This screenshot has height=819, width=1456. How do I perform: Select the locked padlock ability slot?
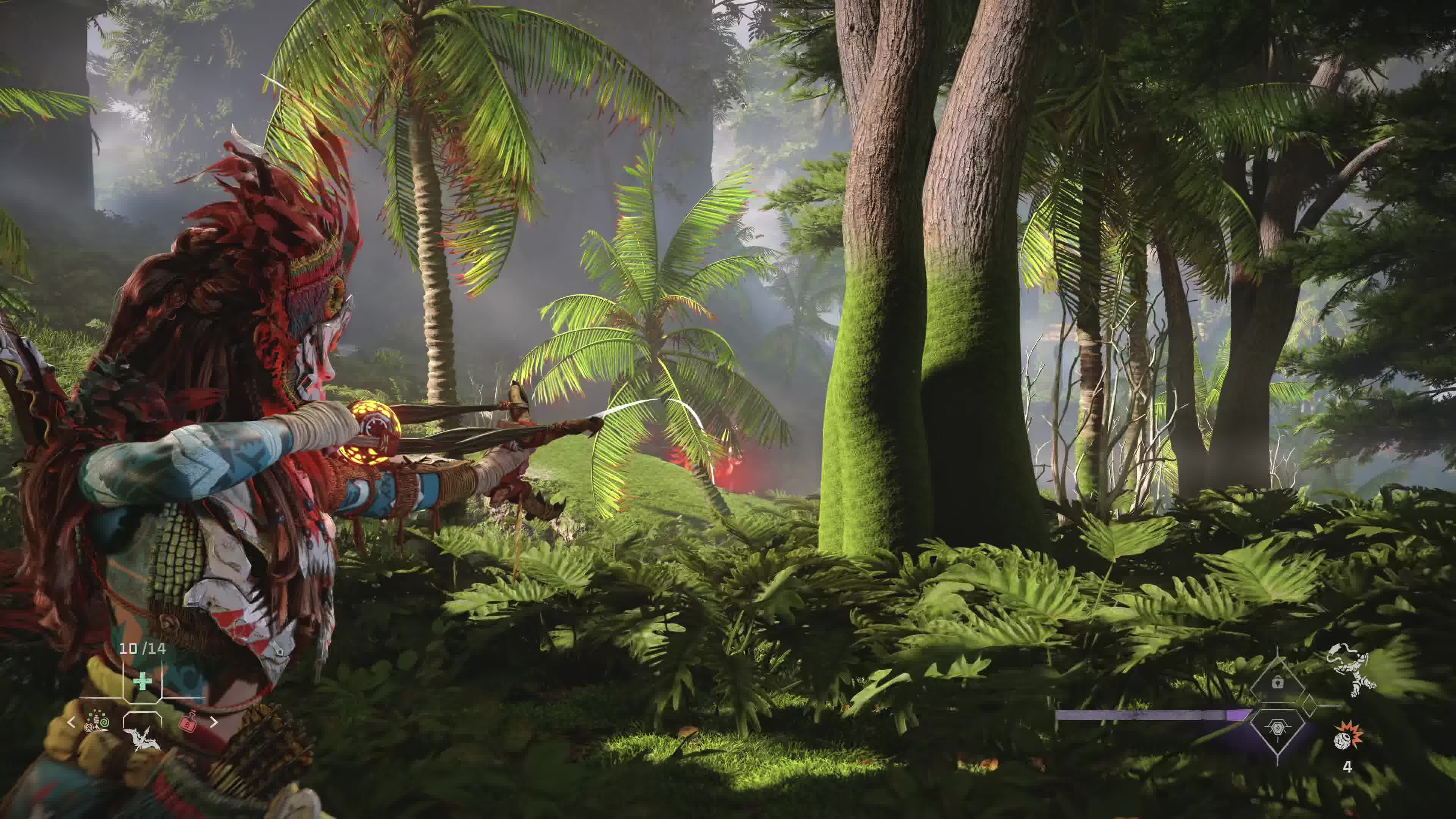1278,682
